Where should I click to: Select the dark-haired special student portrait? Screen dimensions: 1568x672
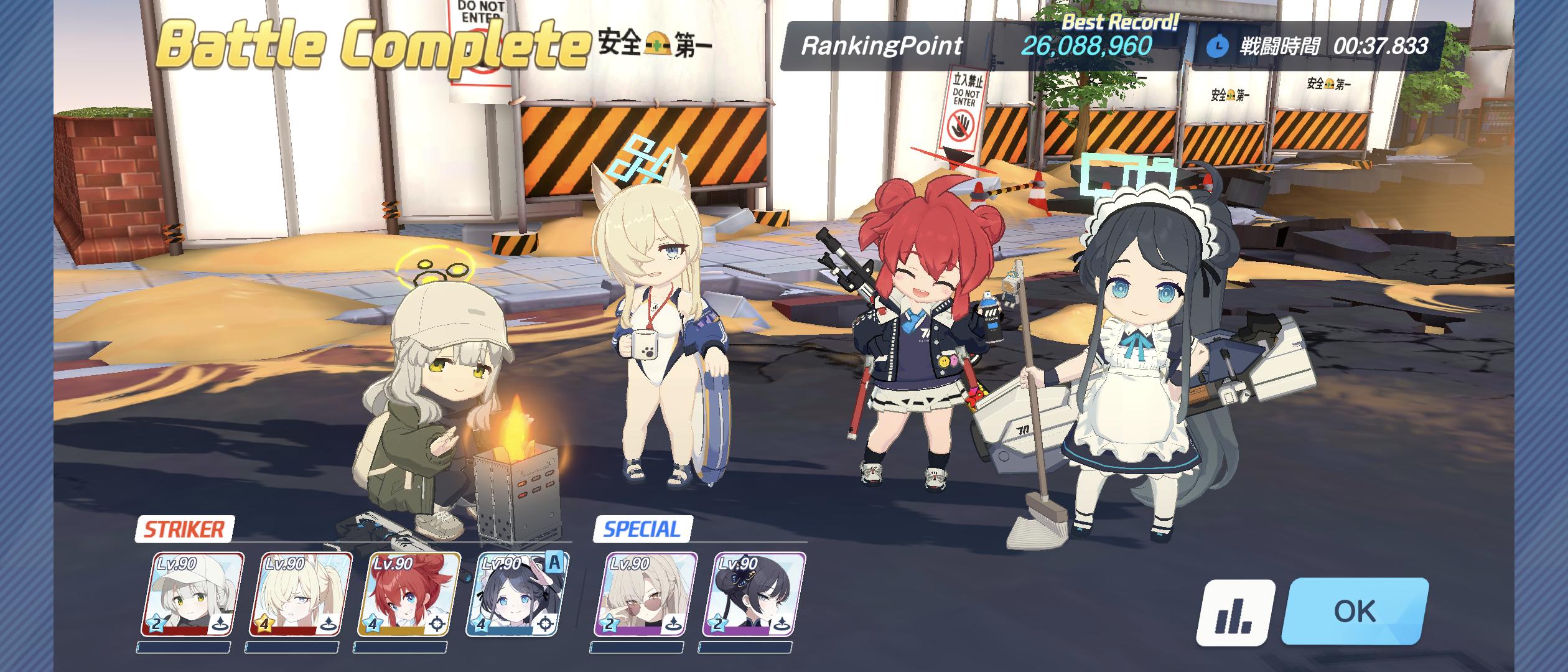754,594
